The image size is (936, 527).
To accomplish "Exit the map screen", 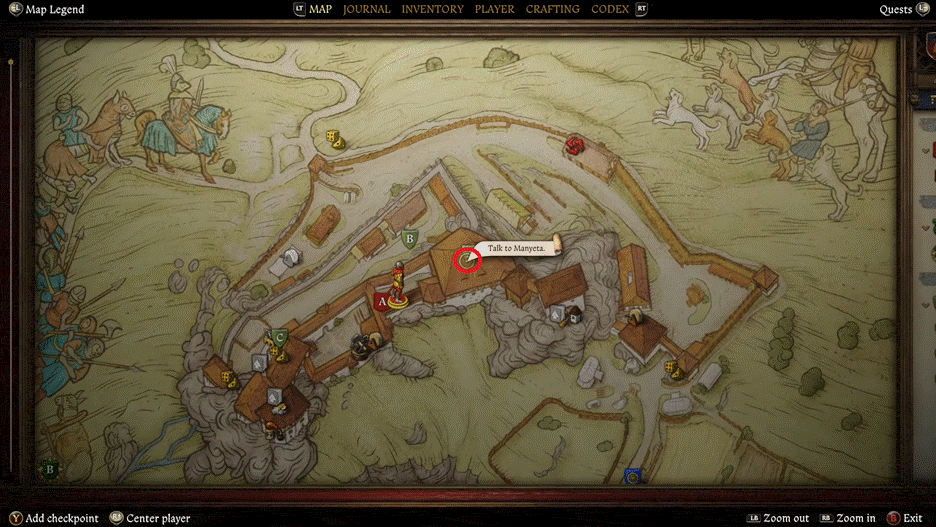I will click(911, 518).
